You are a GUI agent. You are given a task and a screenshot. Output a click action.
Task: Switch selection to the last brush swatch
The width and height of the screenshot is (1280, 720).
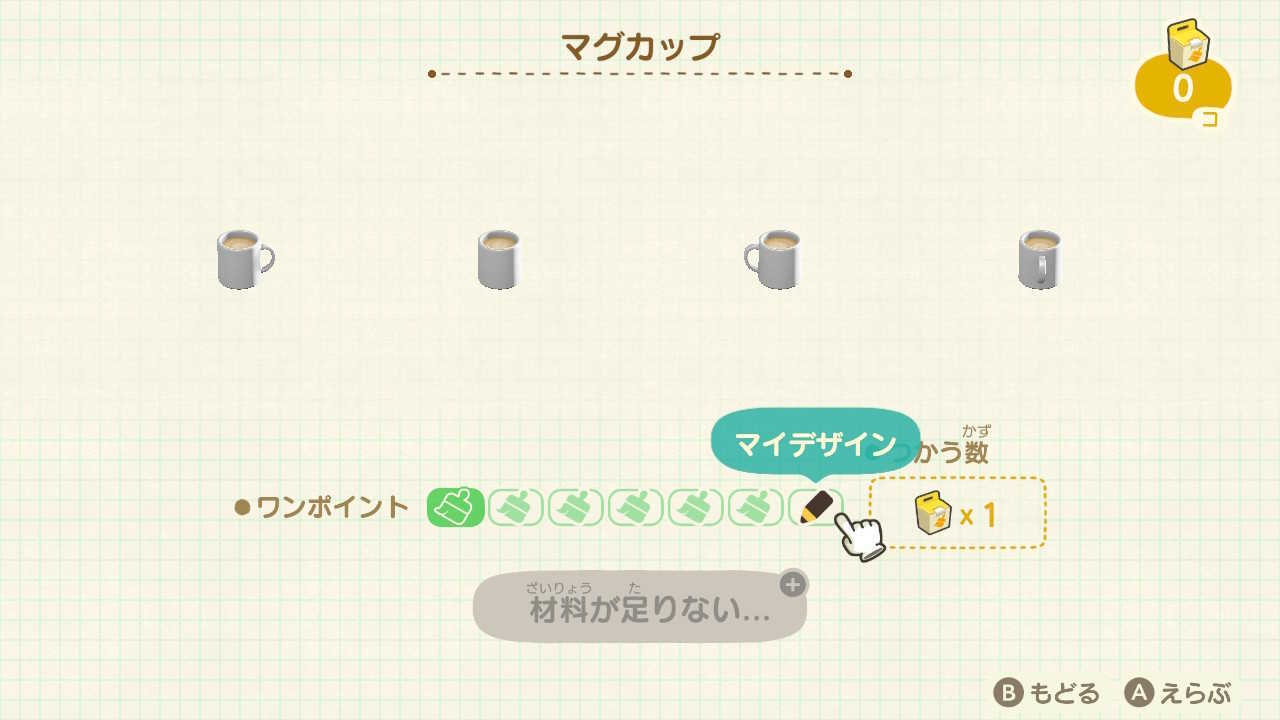click(x=756, y=508)
